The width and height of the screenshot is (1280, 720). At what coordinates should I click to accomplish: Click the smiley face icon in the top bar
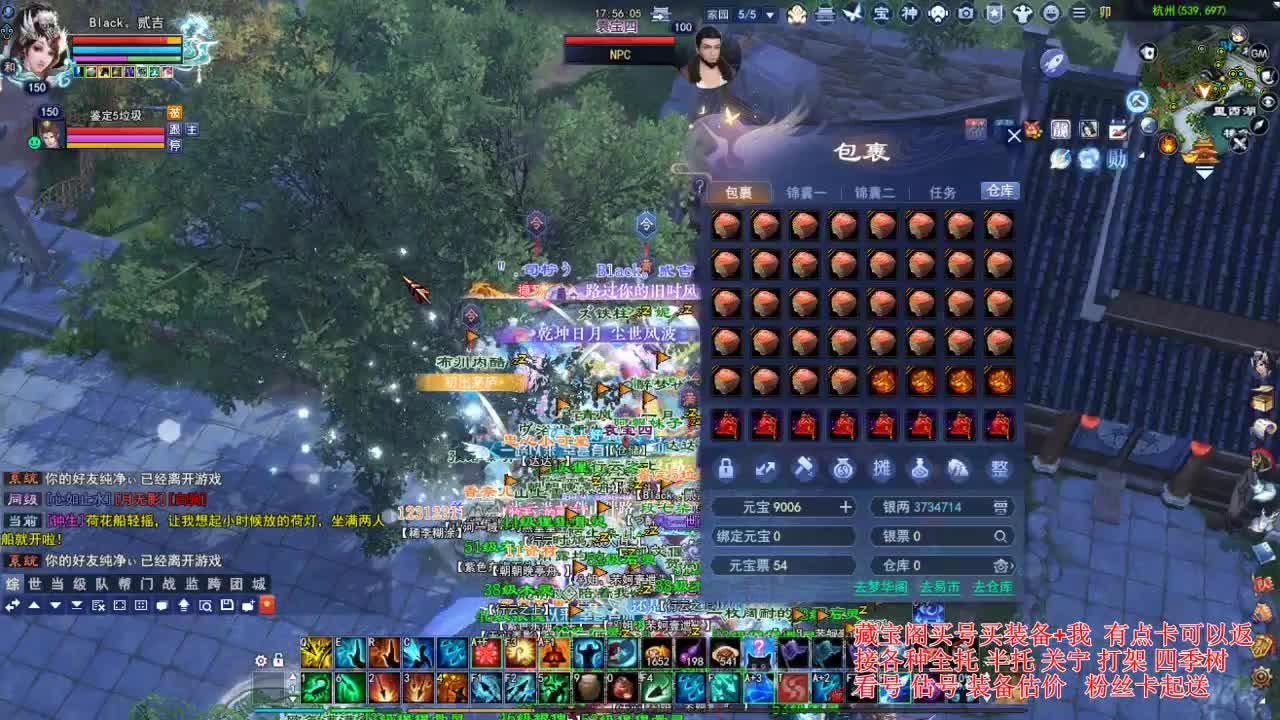1051,13
